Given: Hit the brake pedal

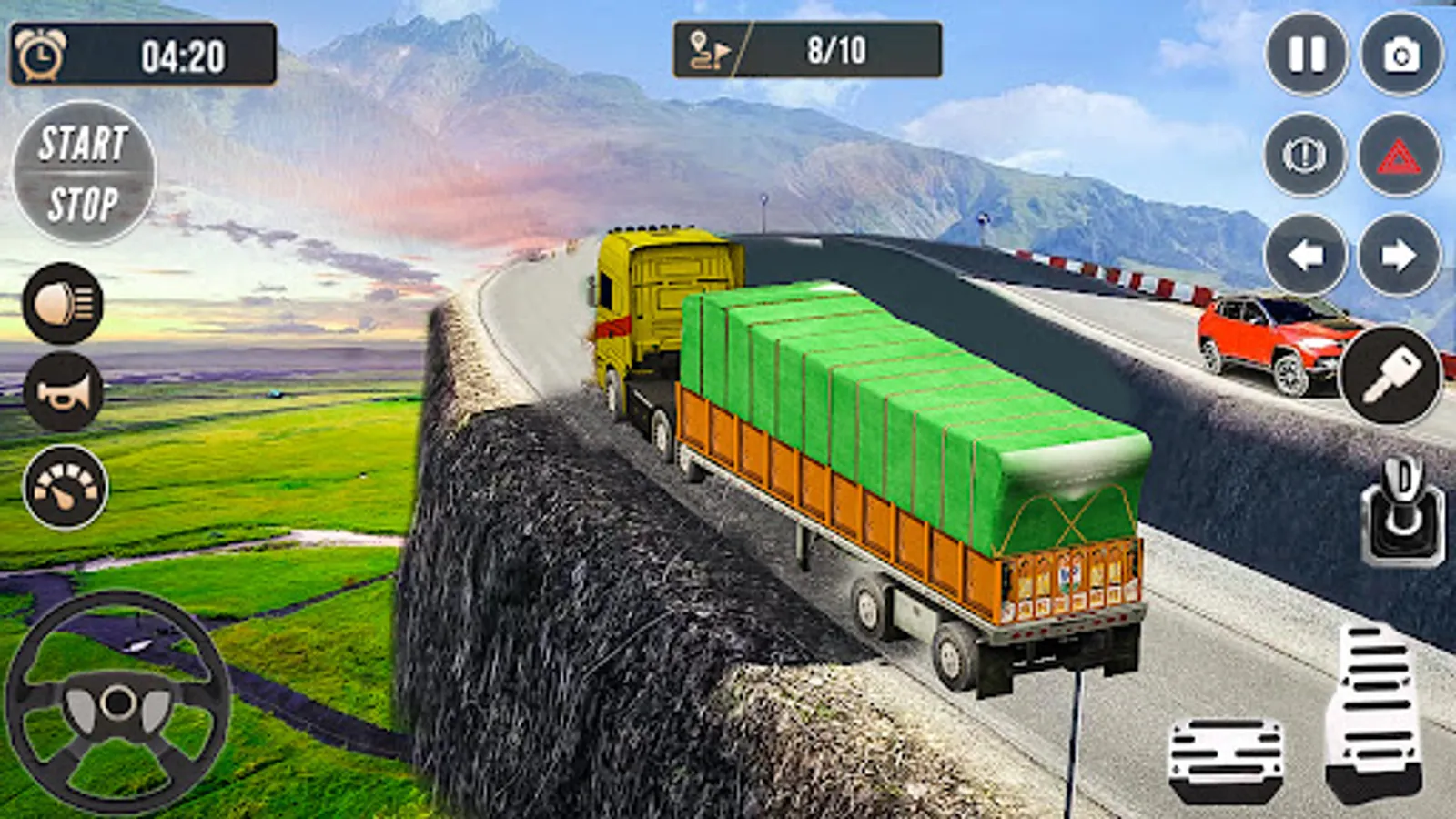Looking at the screenshot, I should [x=1226, y=758].
